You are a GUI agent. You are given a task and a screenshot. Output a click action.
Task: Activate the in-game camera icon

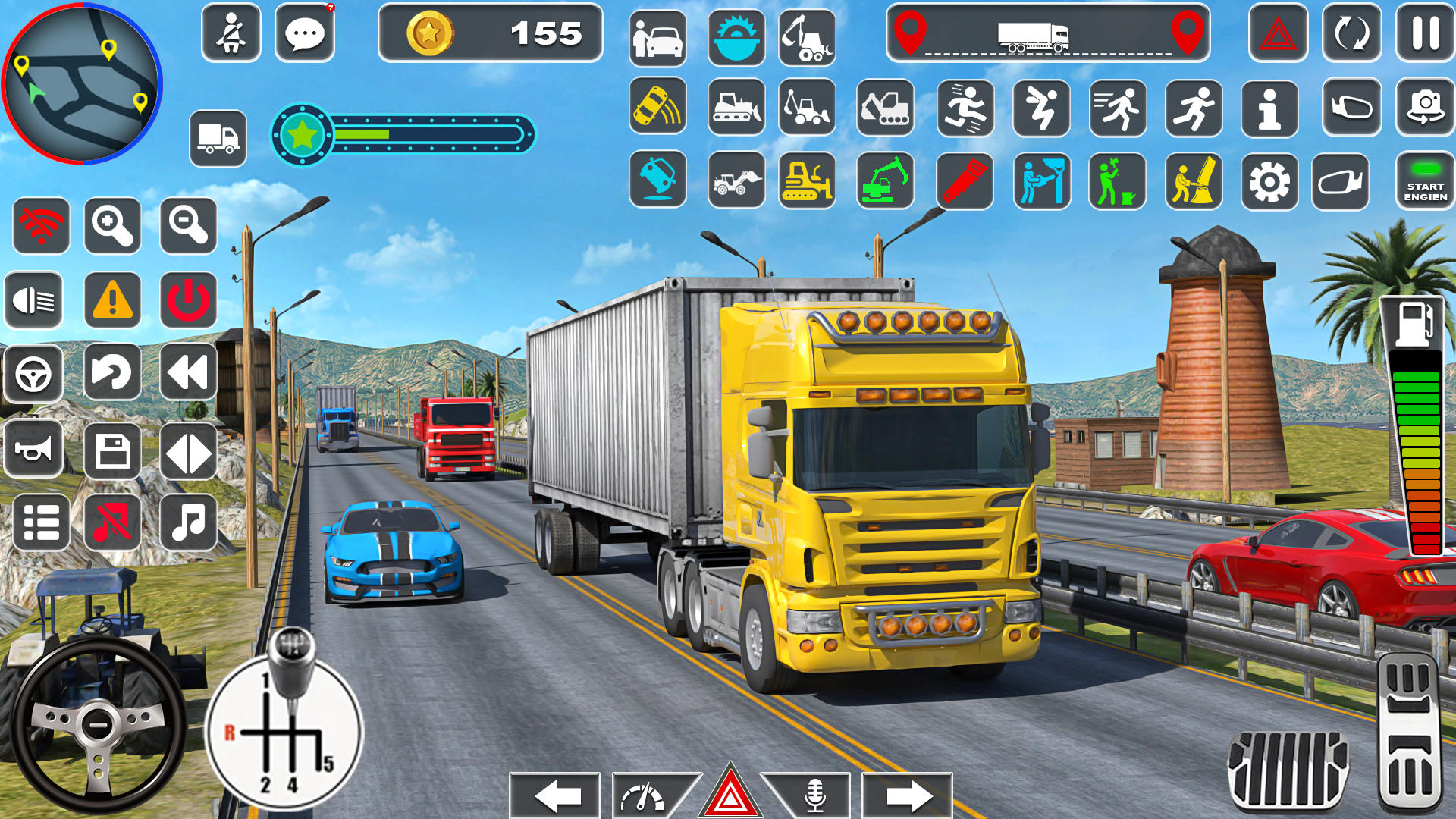pyautogui.click(x=1424, y=110)
